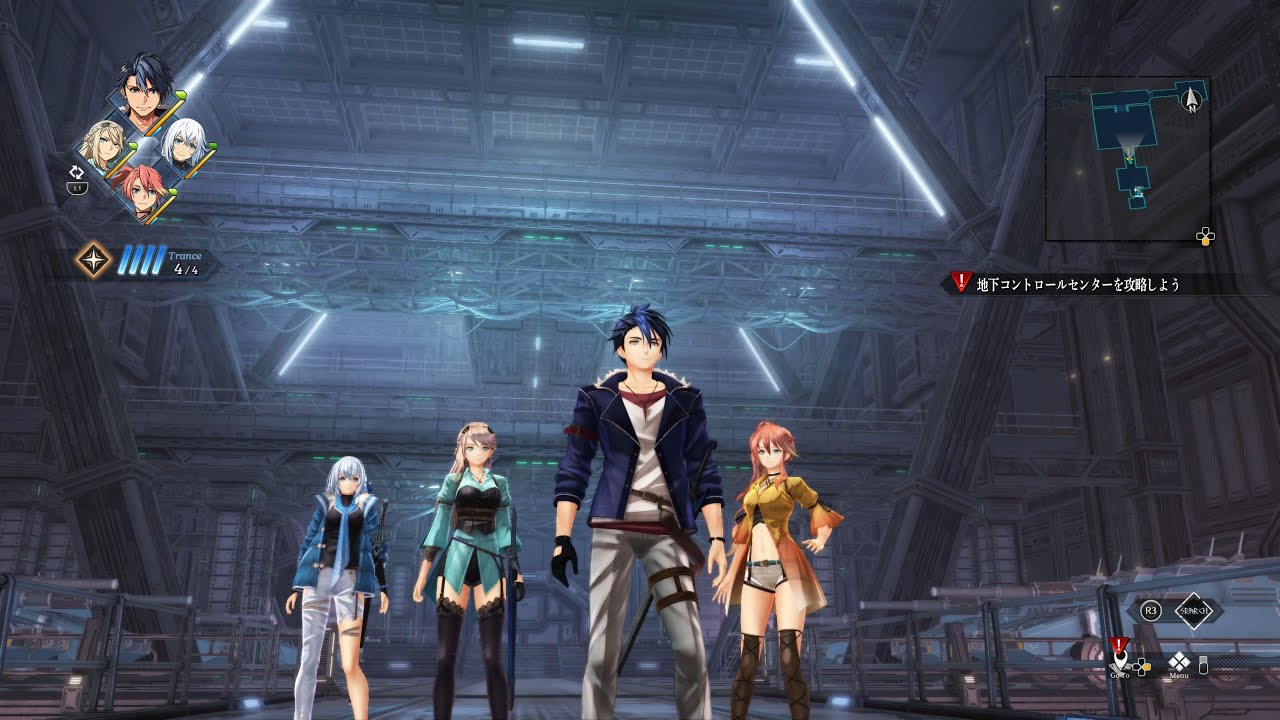
Task: Activate the Search diamond button
Action: [1193, 610]
